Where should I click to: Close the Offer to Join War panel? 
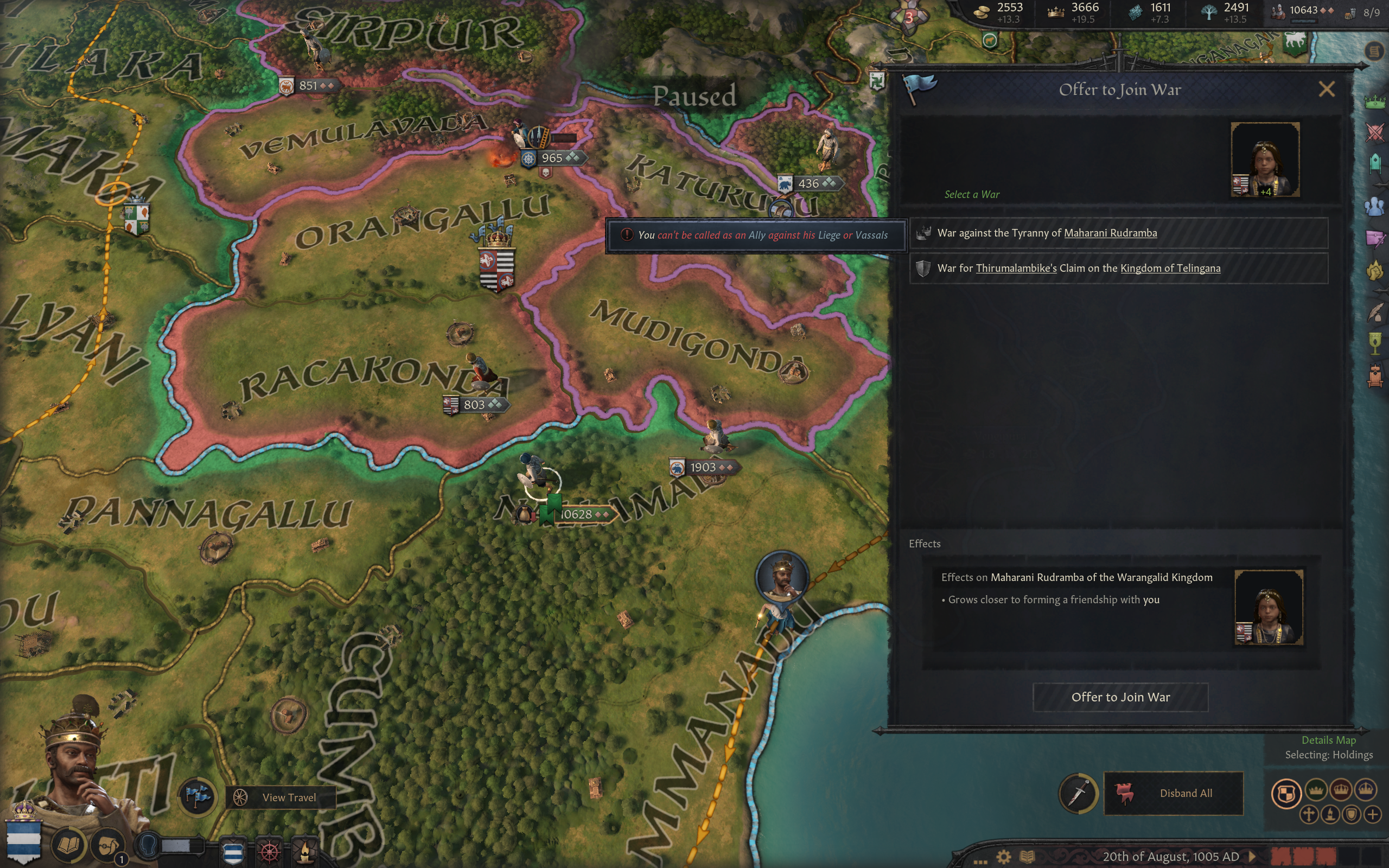coord(1326,89)
